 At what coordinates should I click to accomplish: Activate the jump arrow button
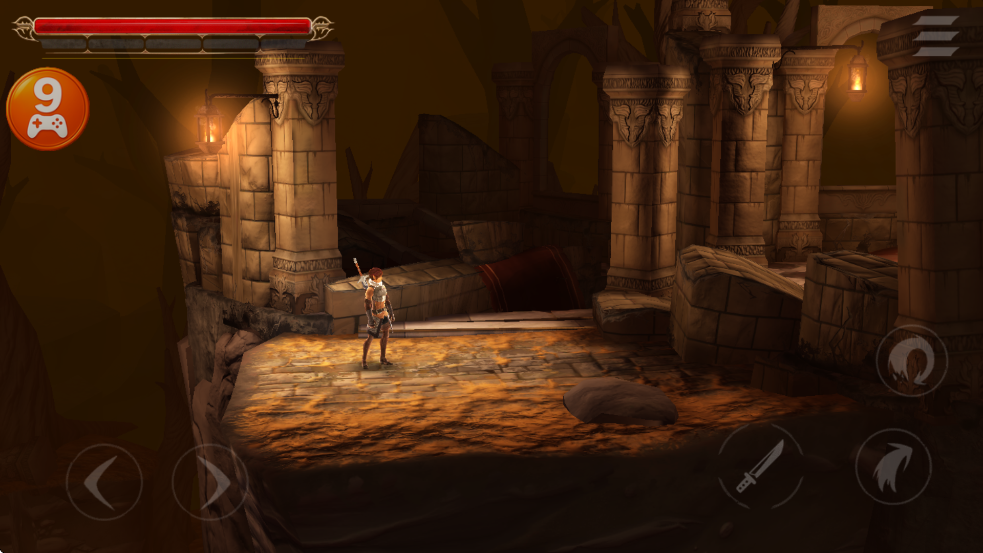point(893,467)
